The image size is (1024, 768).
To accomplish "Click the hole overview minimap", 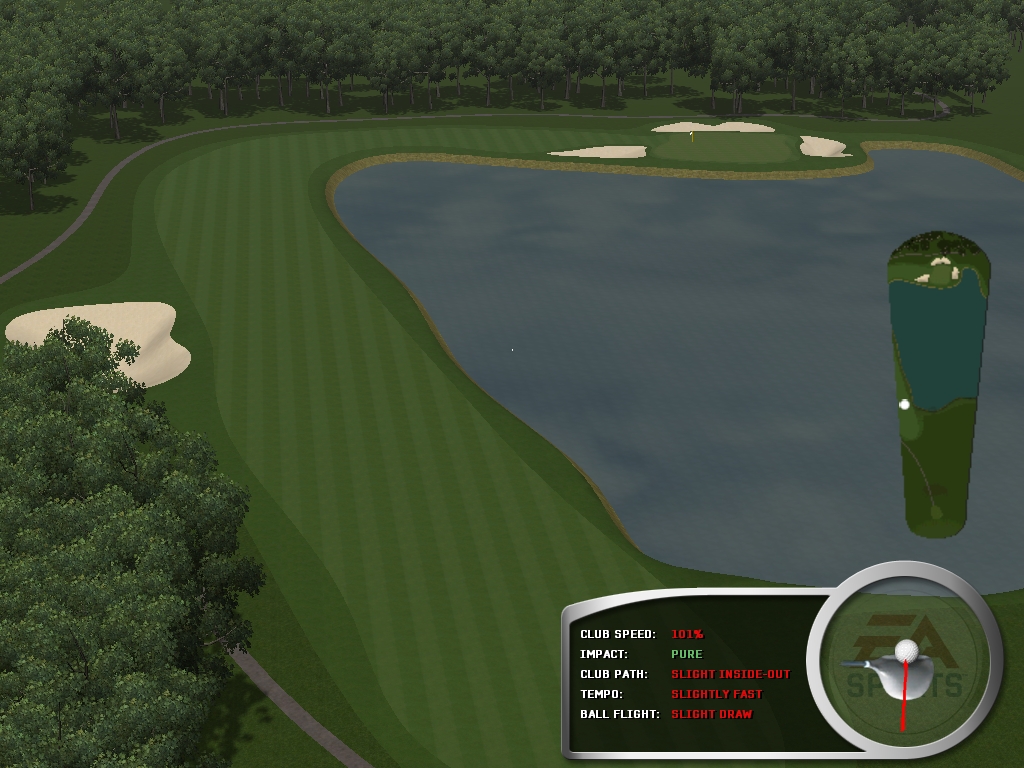I will [x=938, y=385].
